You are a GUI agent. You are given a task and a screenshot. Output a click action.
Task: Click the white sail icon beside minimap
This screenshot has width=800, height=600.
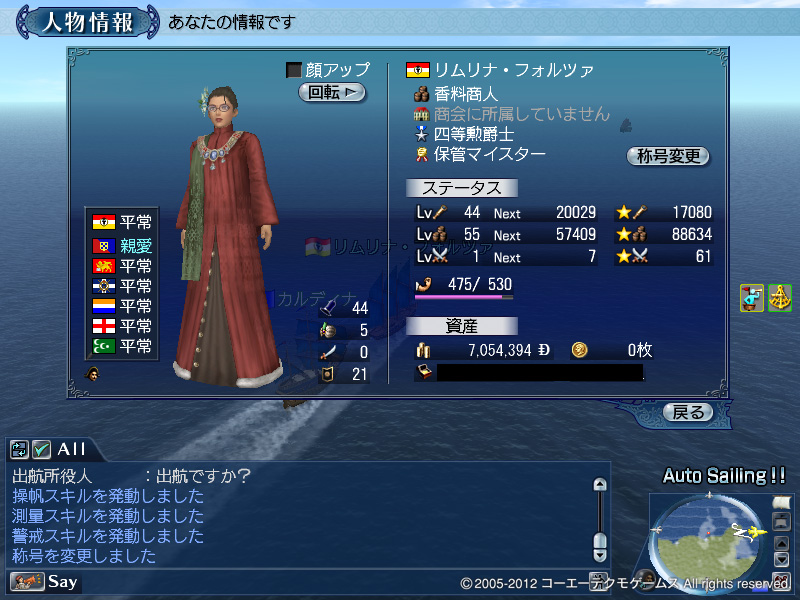pos(782,503)
